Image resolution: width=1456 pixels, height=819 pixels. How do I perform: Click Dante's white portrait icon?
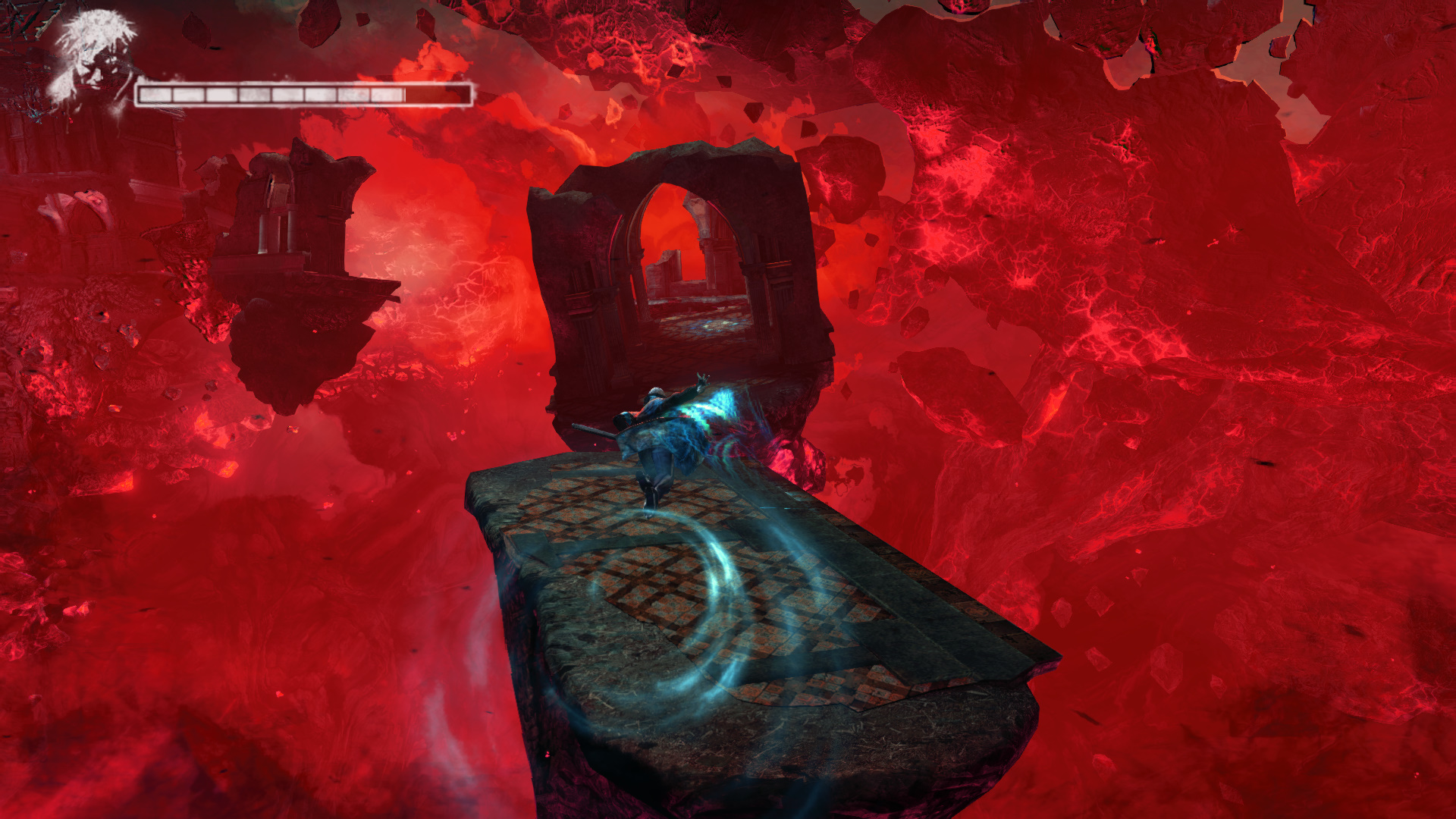click(x=95, y=59)
